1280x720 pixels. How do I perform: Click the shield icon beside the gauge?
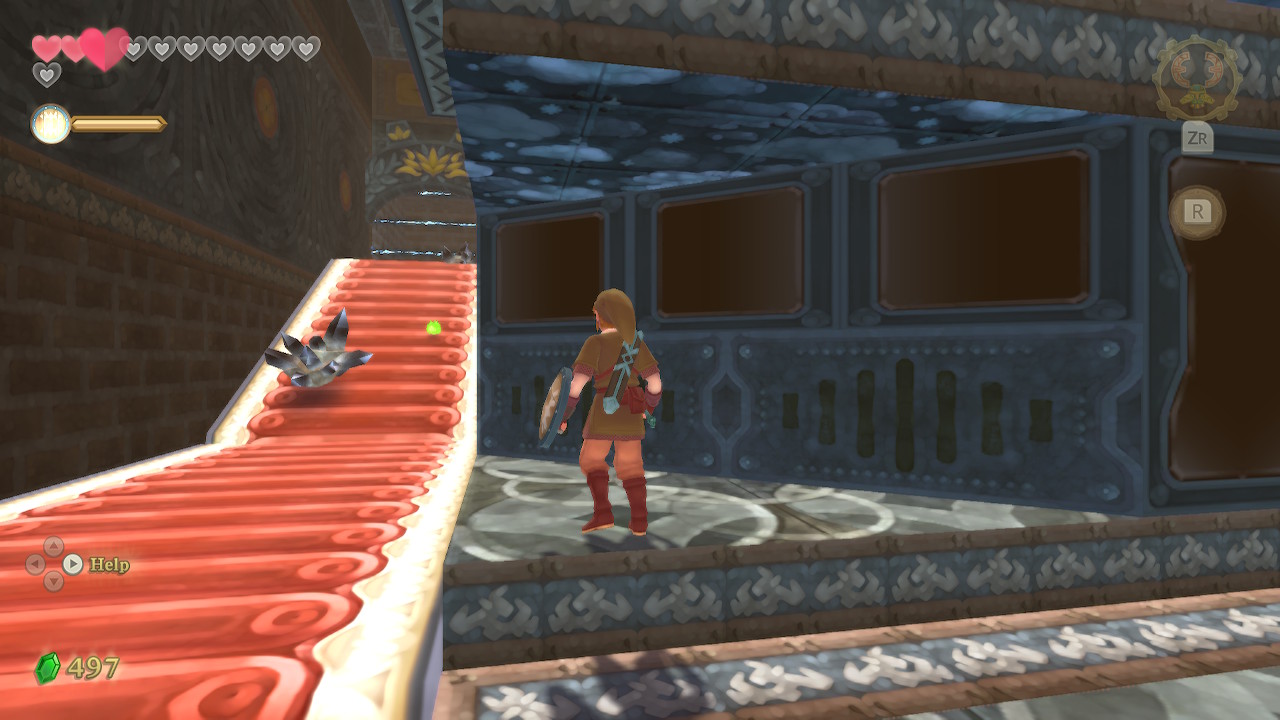click(50, 124)
